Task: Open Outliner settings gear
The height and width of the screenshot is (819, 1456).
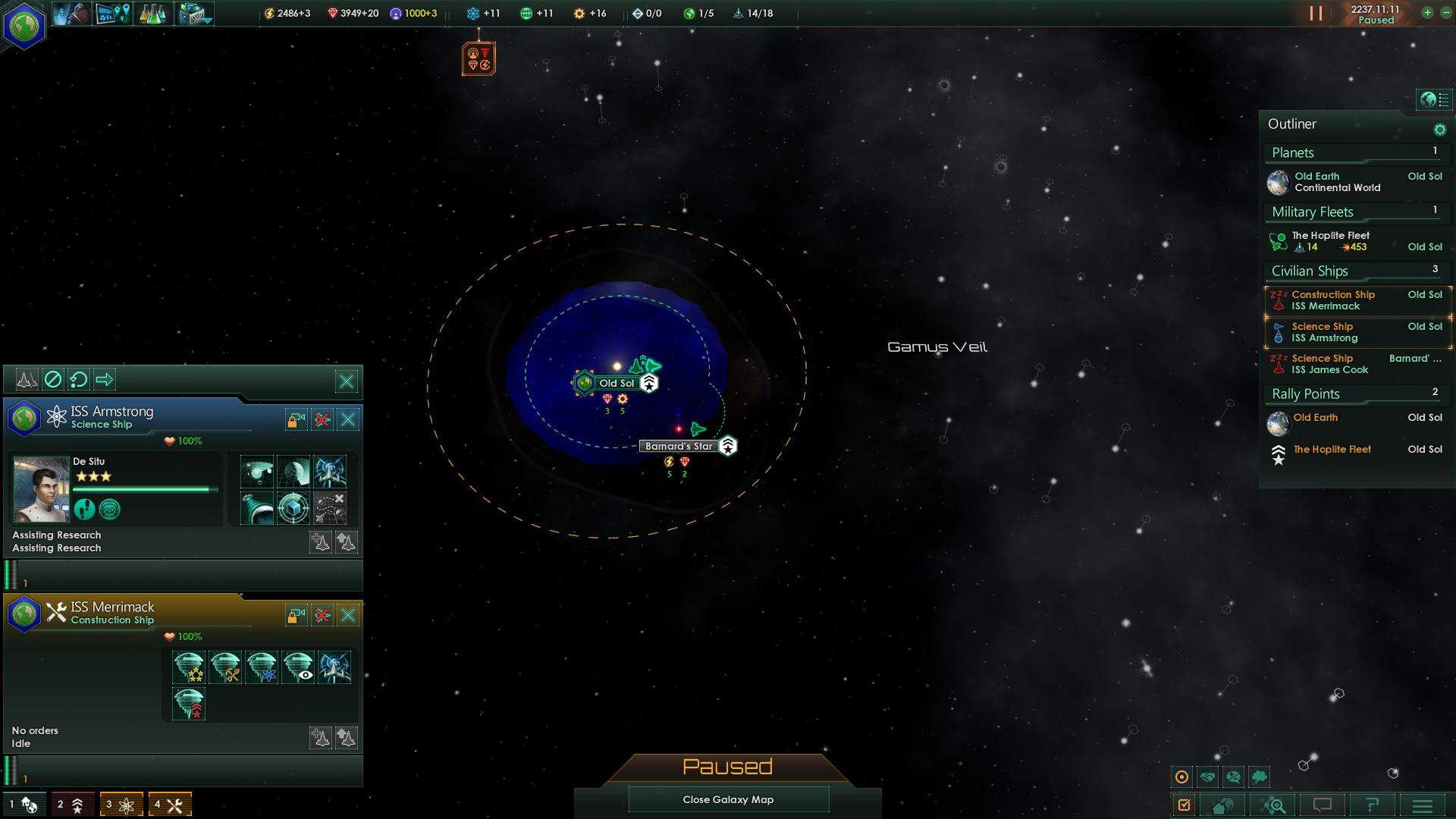Action: [x=1439, y=130]
